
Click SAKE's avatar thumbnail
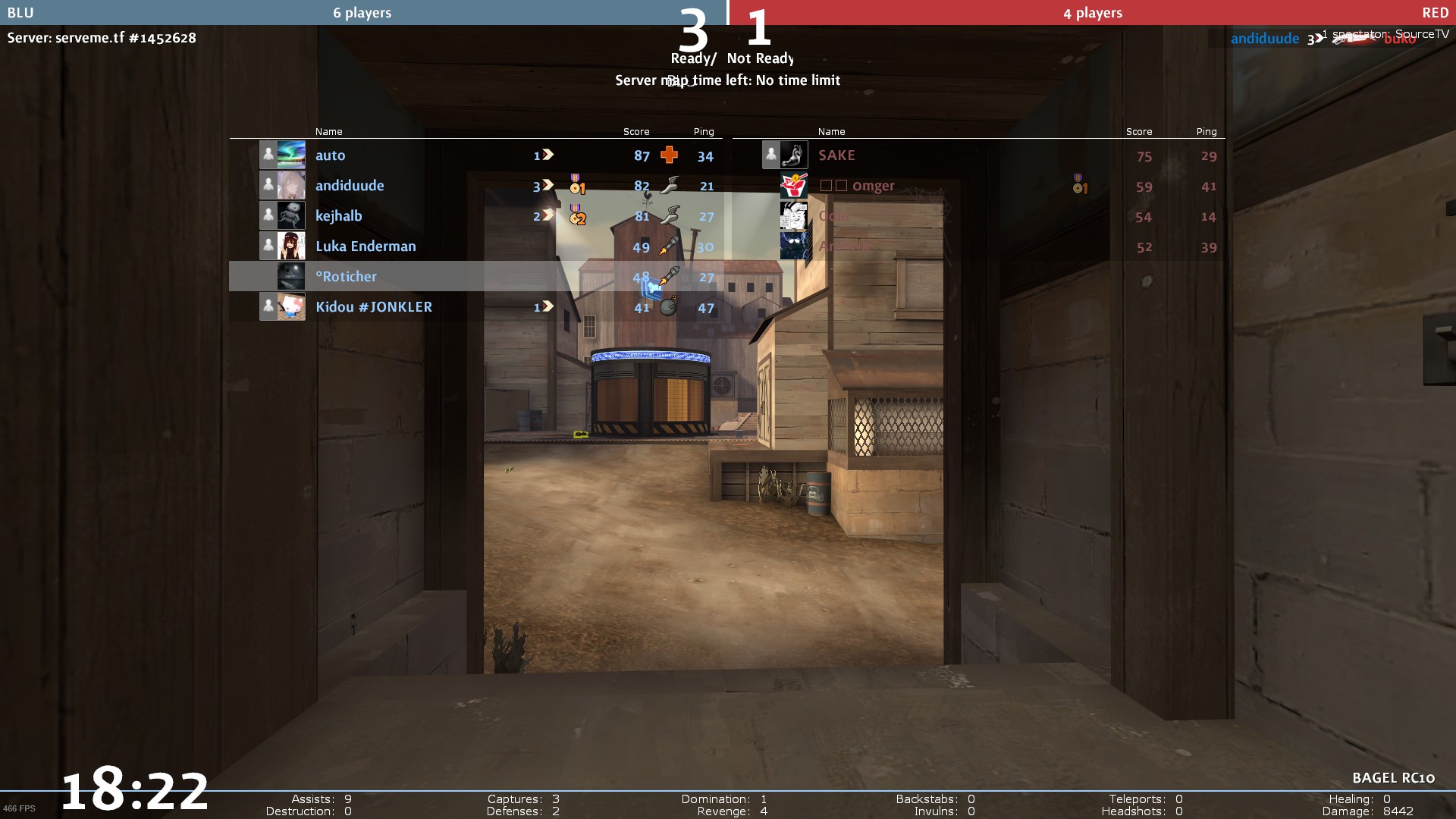click(794, 155)
